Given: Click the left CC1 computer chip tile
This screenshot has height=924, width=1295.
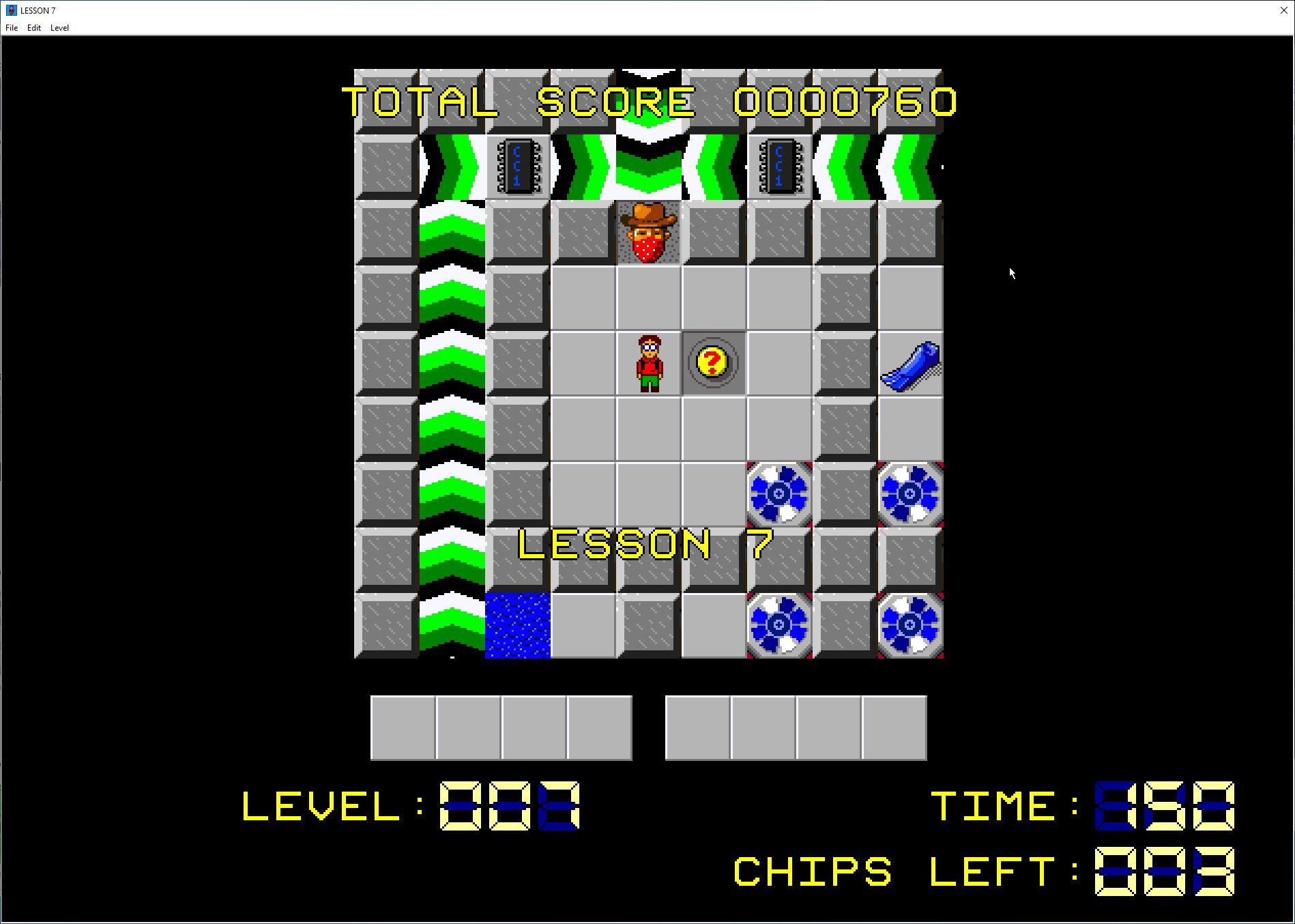Looking at the screenshot, I should pyautogui.click(x=517, y=168).
